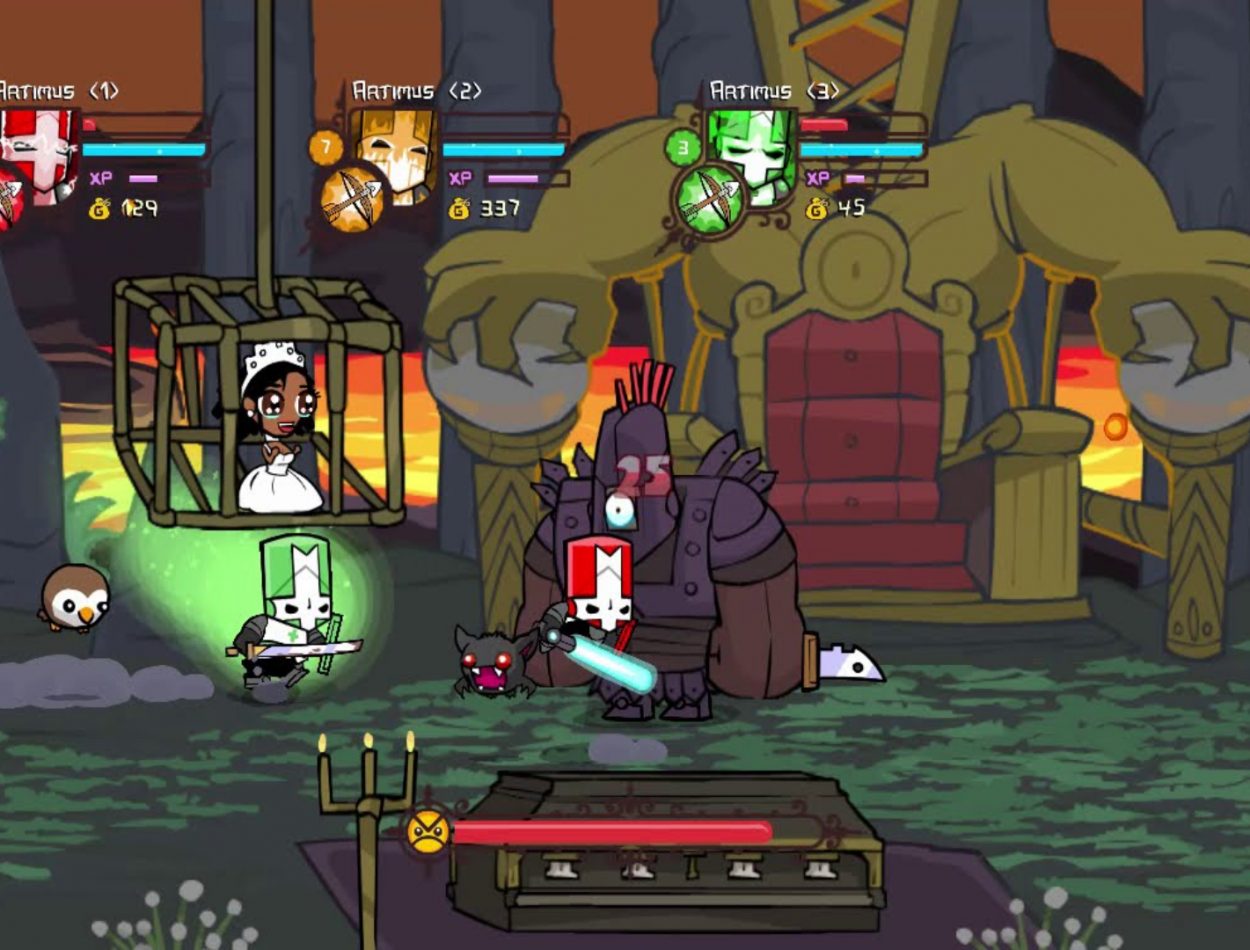Activate the green bow and arrow item icon

click(x=709, y=198)
